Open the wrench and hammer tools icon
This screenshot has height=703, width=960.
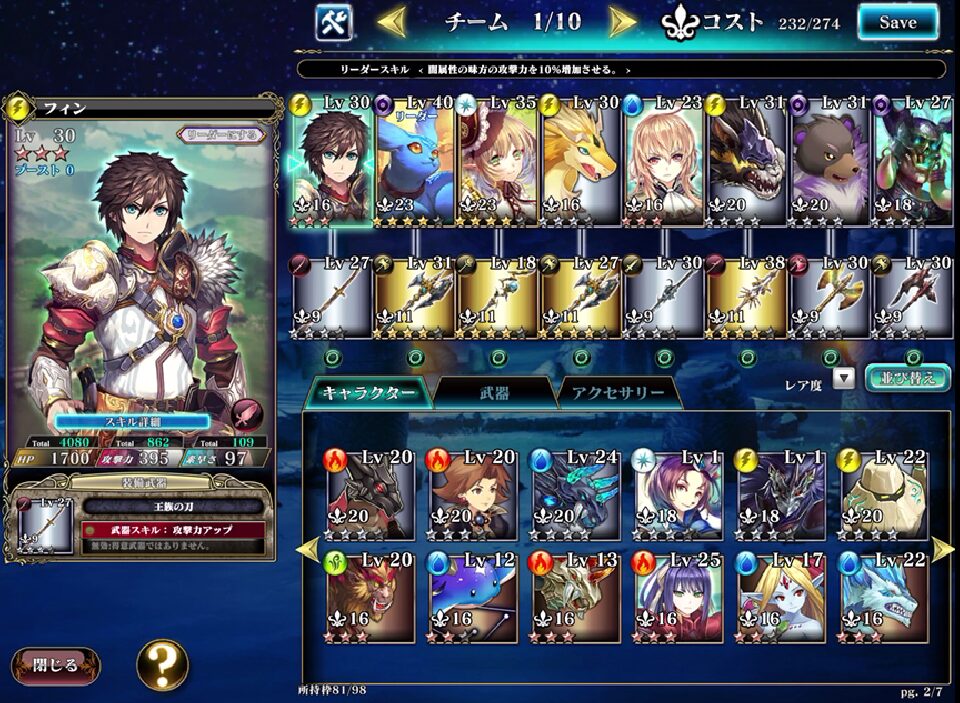click(x=333, y=22)
